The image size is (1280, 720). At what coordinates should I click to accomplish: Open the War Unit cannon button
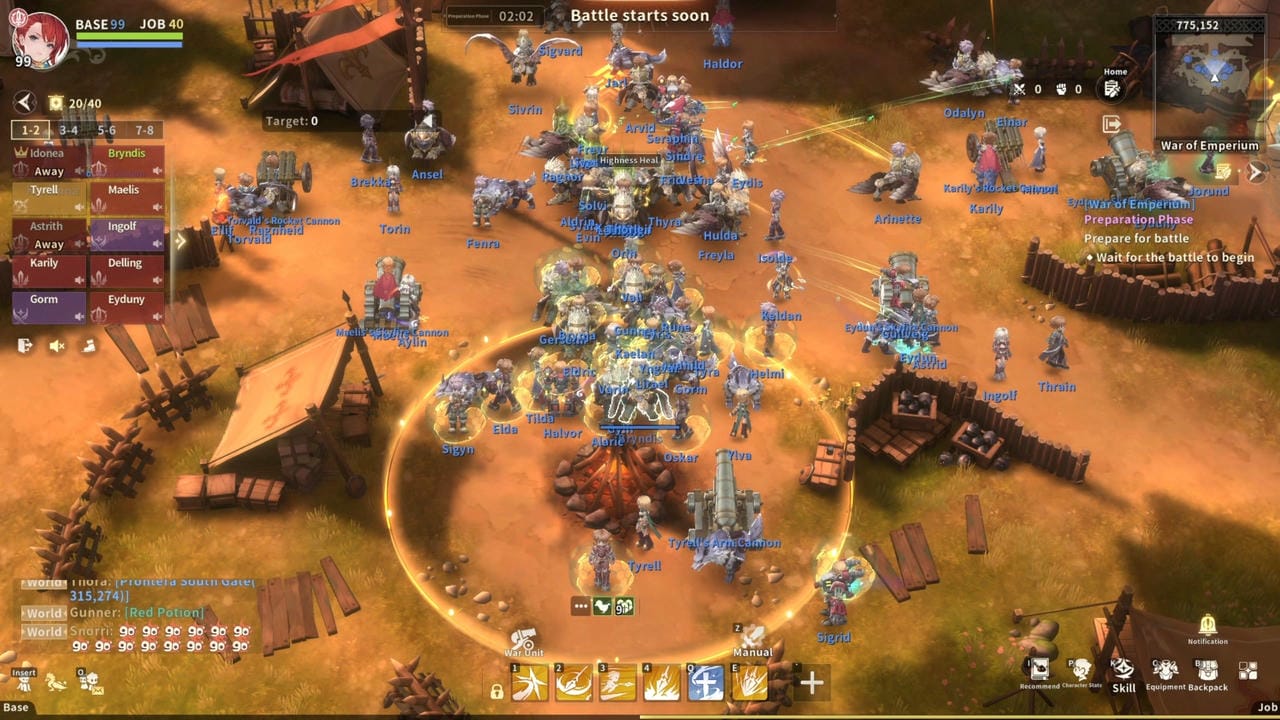[x=524, y=640]
